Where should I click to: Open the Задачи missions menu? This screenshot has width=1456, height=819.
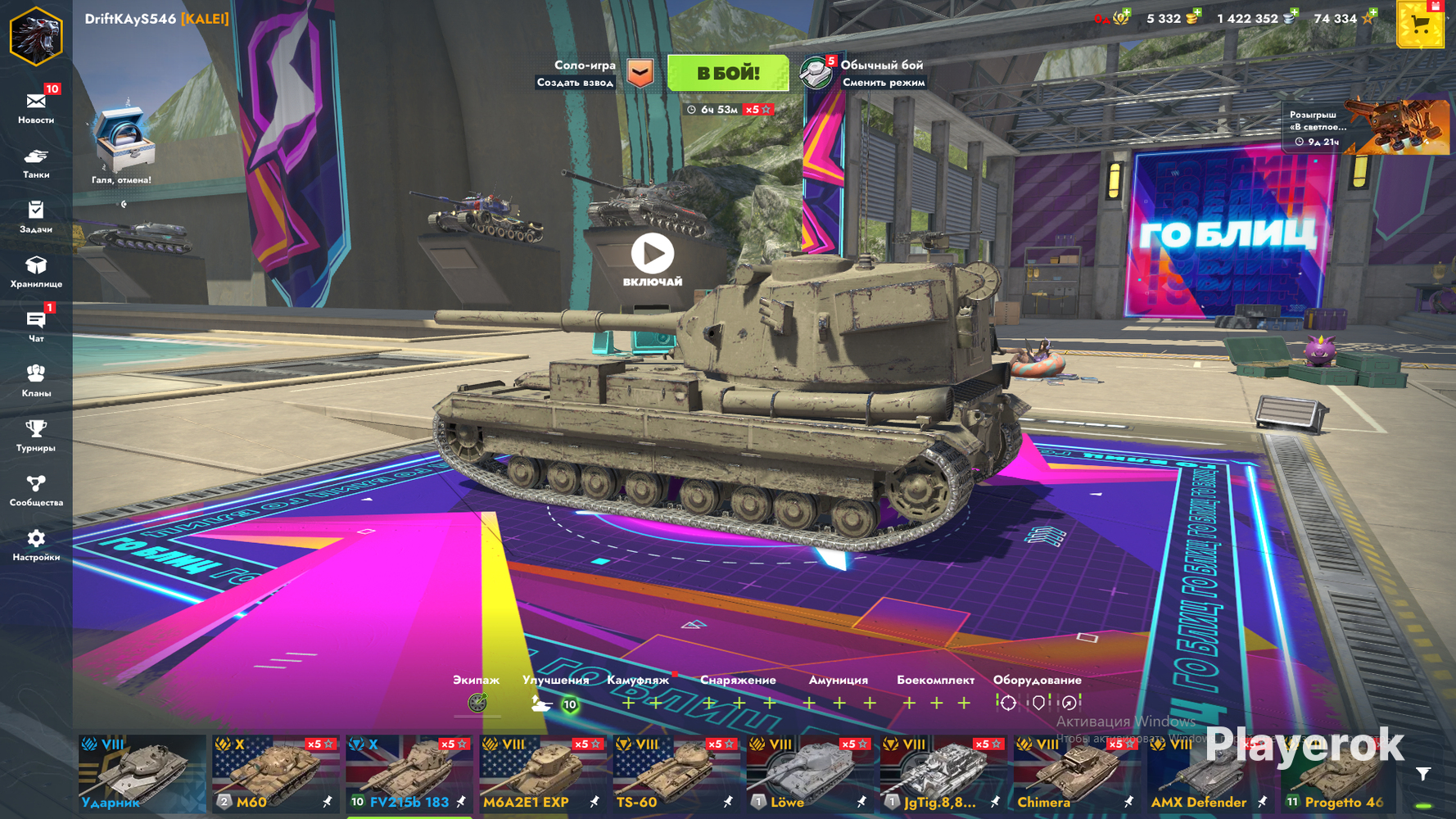tap(36, 217)
